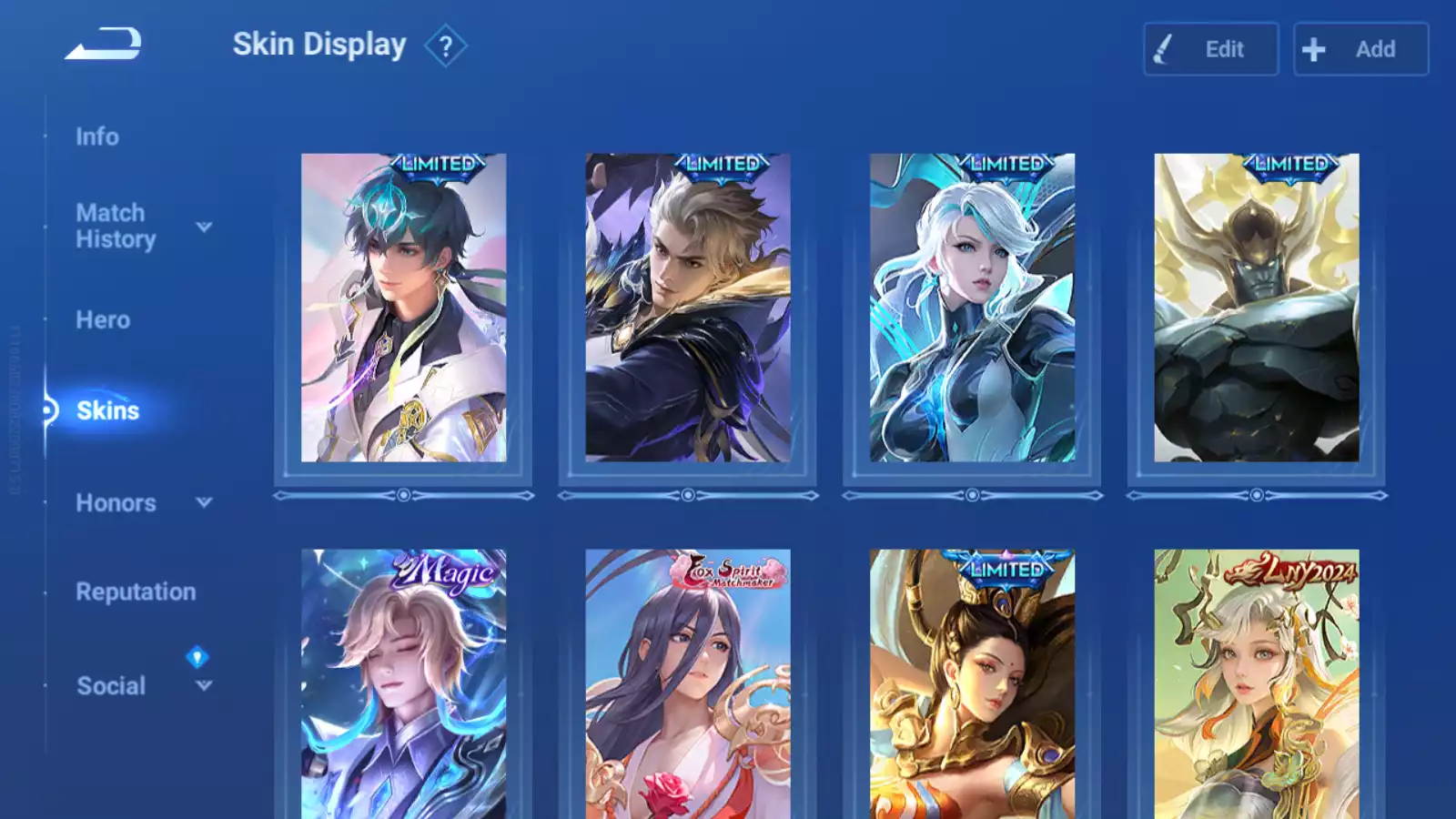Select the golden-armored woman limited skin
The height and width of the screenshot is (819, 1456).
[972, 684]
